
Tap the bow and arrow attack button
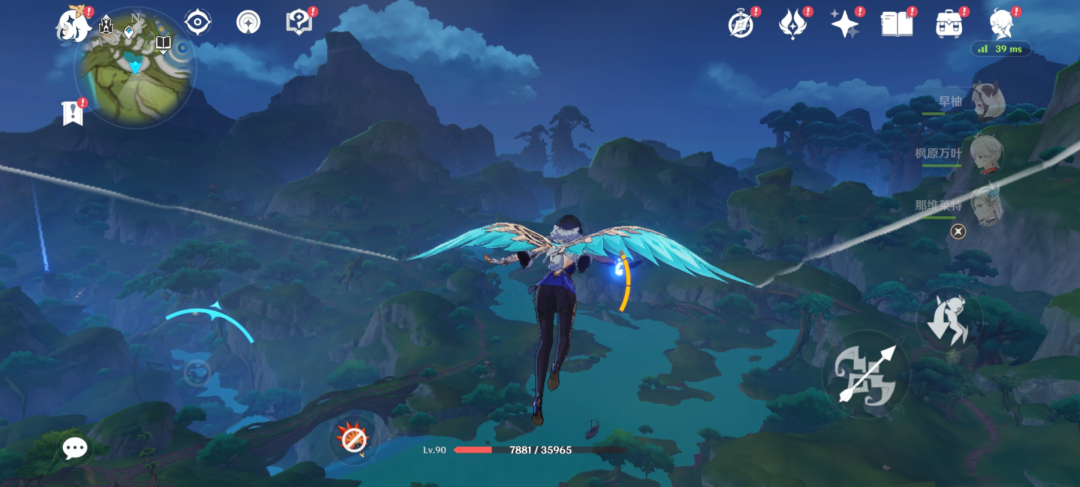coord(866,374)
